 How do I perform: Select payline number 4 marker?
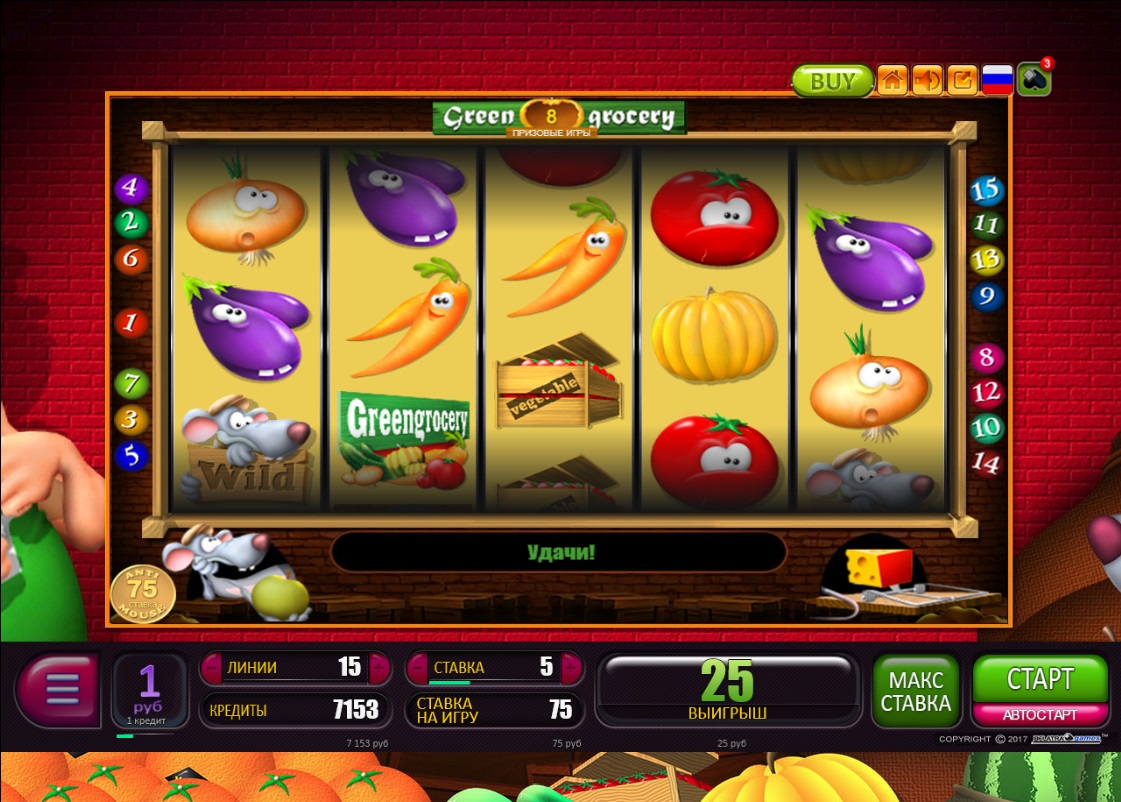131,188
